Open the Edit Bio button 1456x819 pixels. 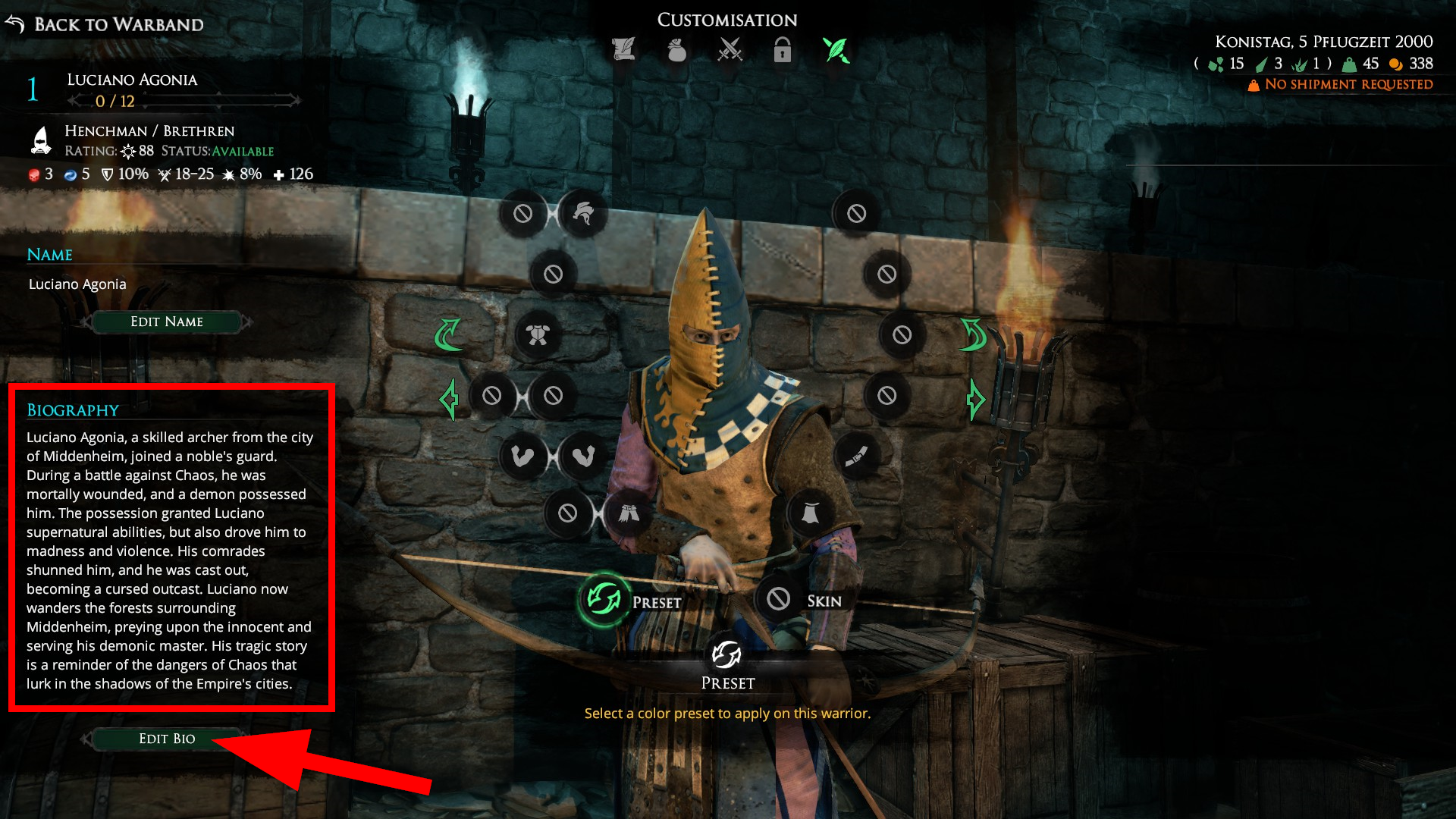[167, 739]
